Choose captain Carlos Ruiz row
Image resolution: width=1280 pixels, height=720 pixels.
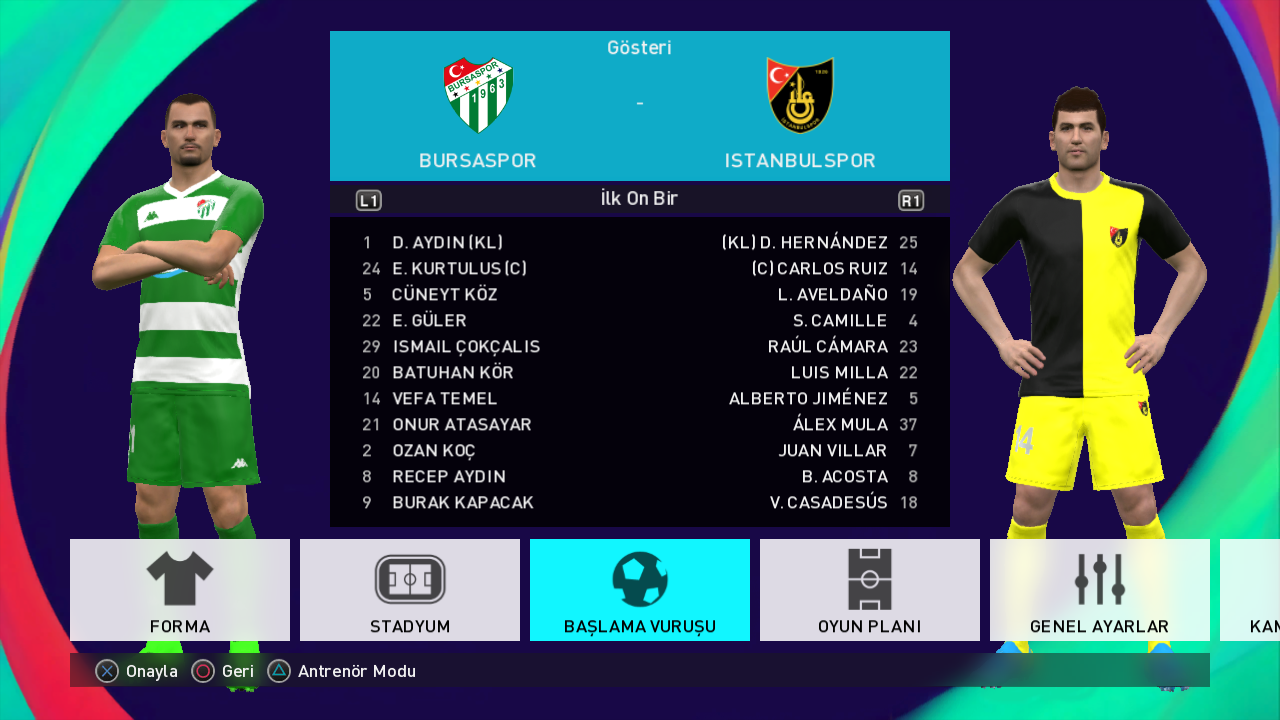820,269
